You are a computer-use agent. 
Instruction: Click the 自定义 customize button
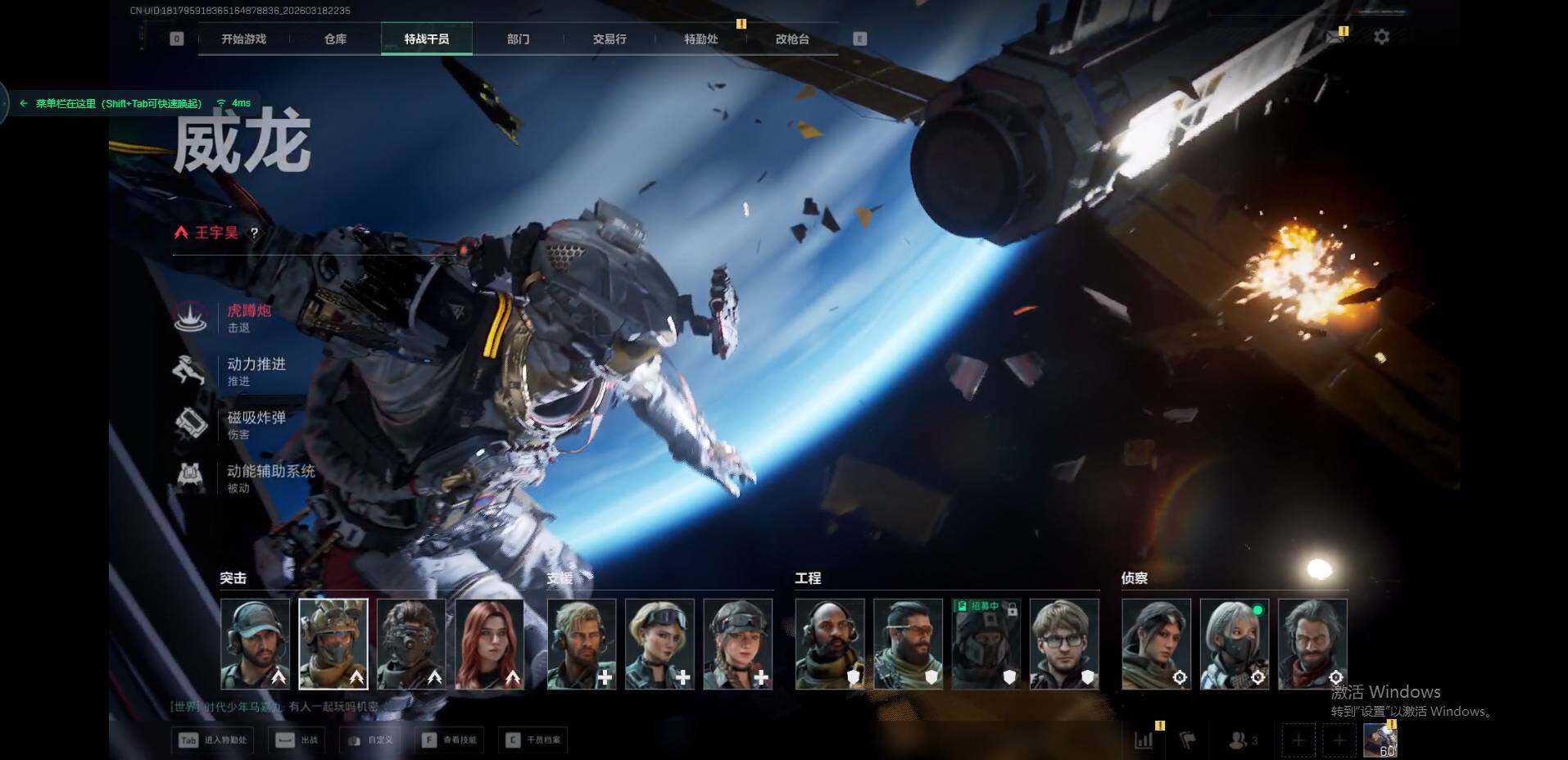coord(371,740)
